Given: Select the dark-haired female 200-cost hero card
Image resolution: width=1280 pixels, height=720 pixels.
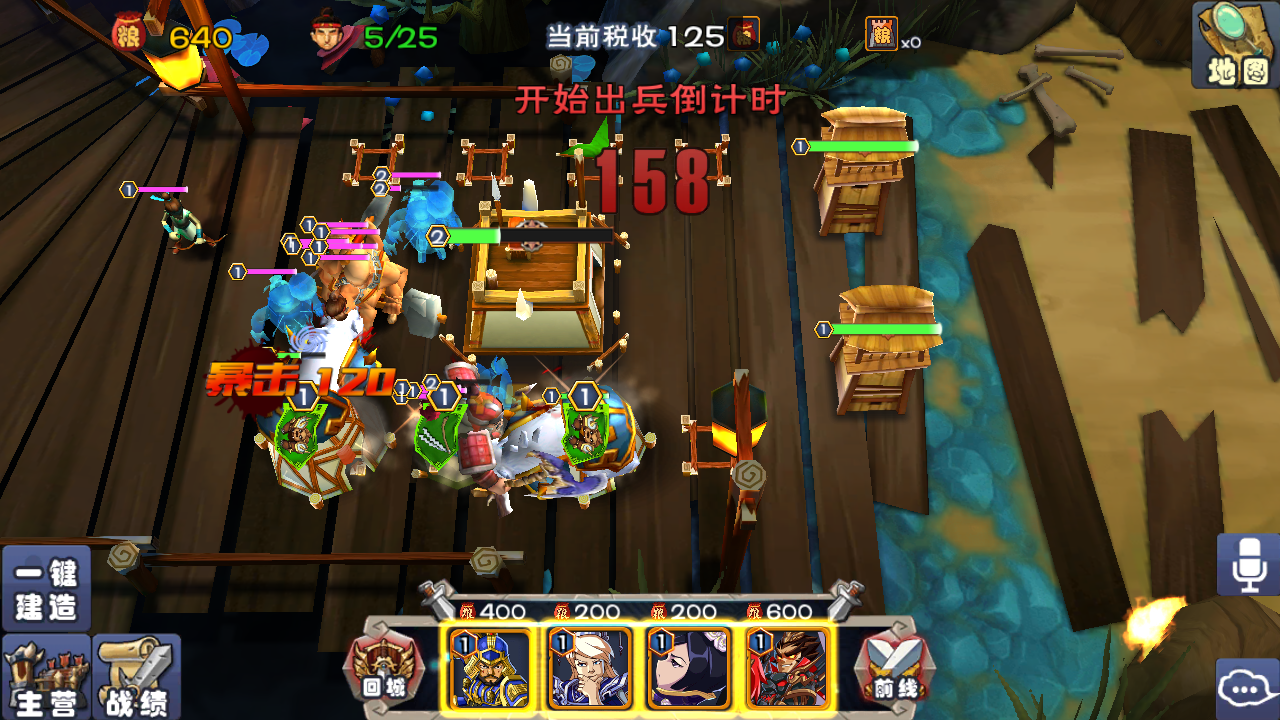Looking at the screenshot, I should (x=687, y=668).
